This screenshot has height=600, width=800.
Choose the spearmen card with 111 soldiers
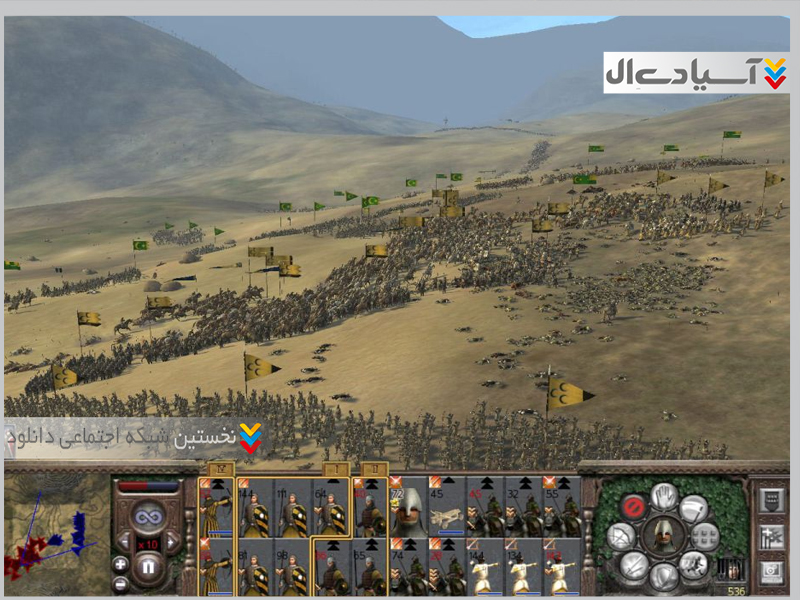pyautogui.click(x=292, y=507)
